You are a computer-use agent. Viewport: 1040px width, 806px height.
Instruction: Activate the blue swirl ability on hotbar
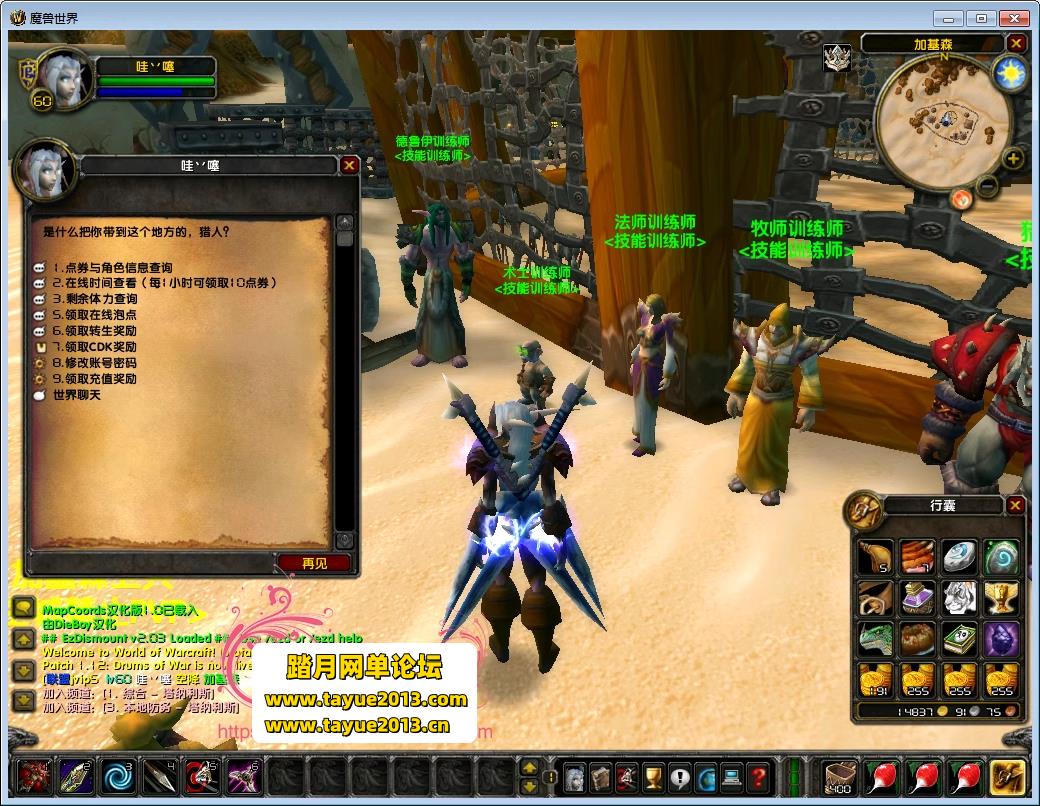tap(117, 776)
